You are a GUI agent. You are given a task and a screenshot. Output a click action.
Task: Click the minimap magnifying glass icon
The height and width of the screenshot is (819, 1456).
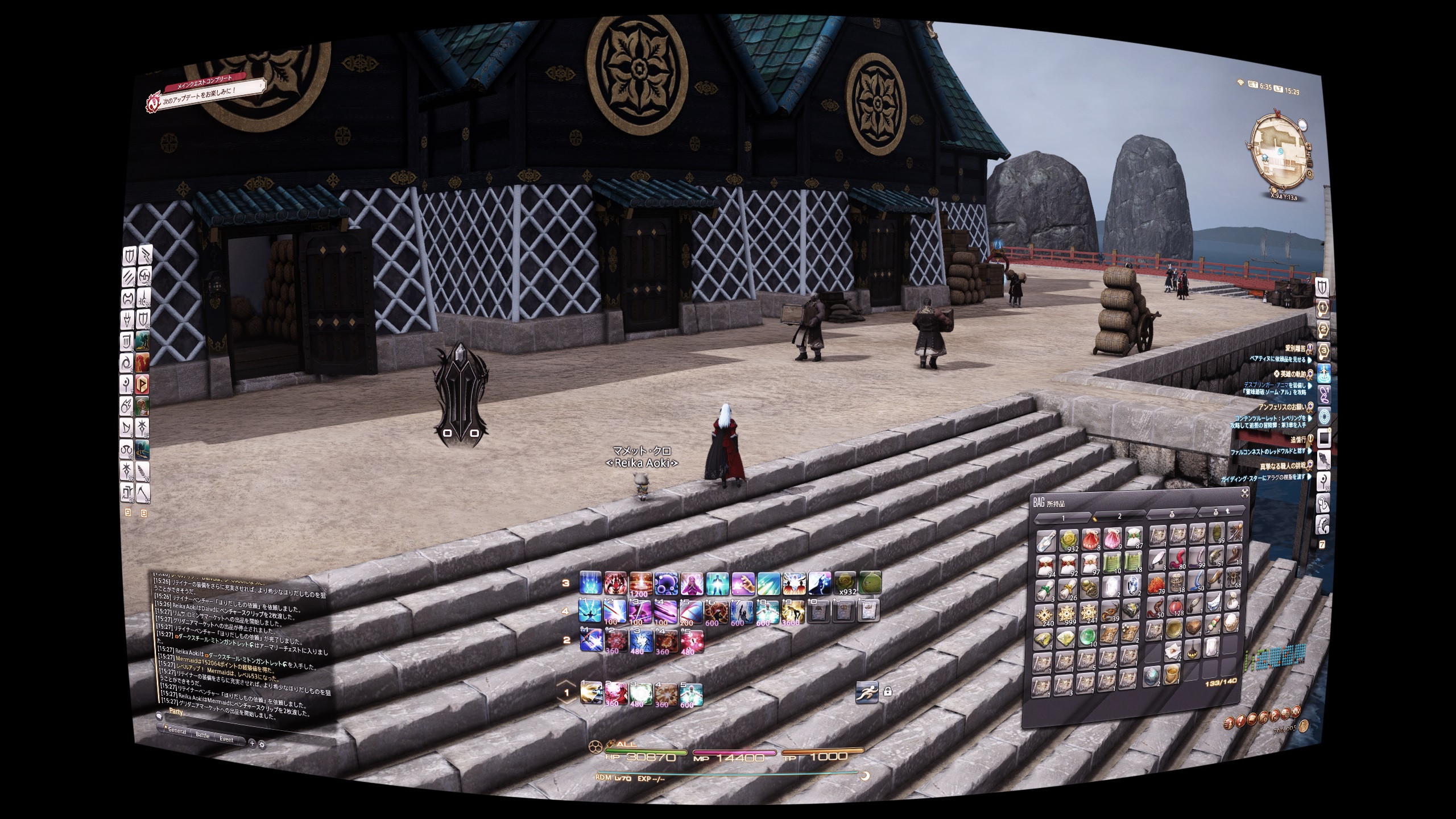(x=1302, y=125)
